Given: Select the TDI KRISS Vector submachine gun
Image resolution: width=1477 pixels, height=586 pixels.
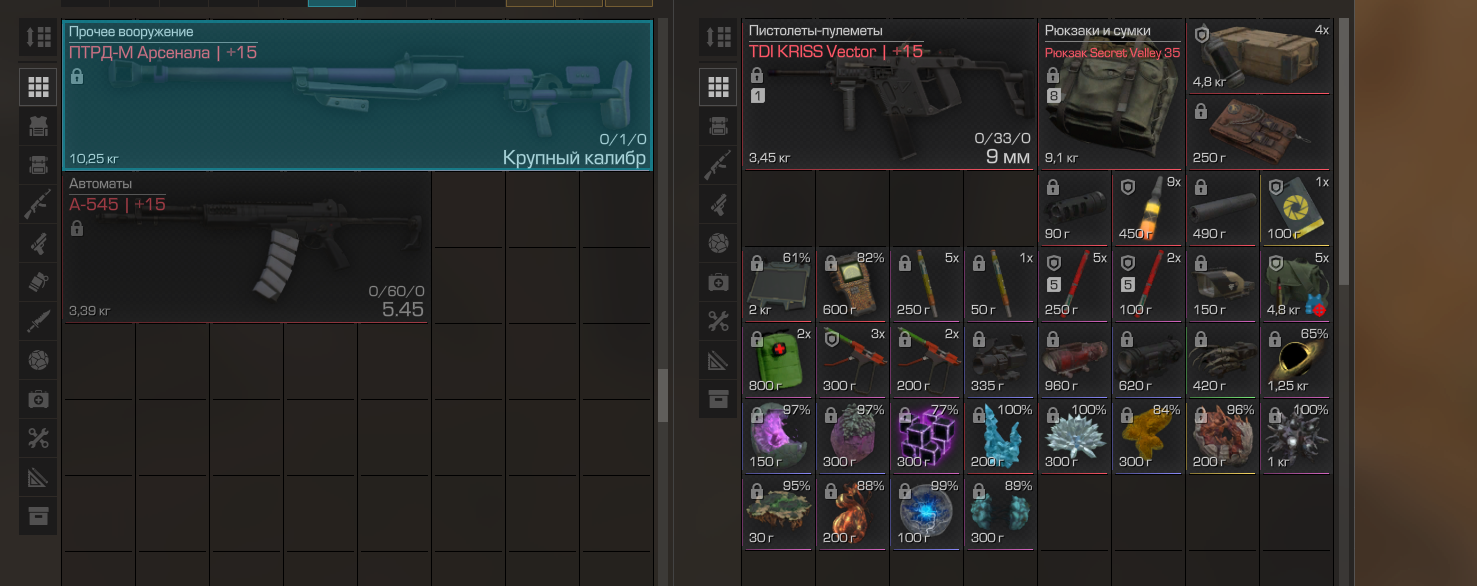Looking at the screenshot, I should [888, 94].
